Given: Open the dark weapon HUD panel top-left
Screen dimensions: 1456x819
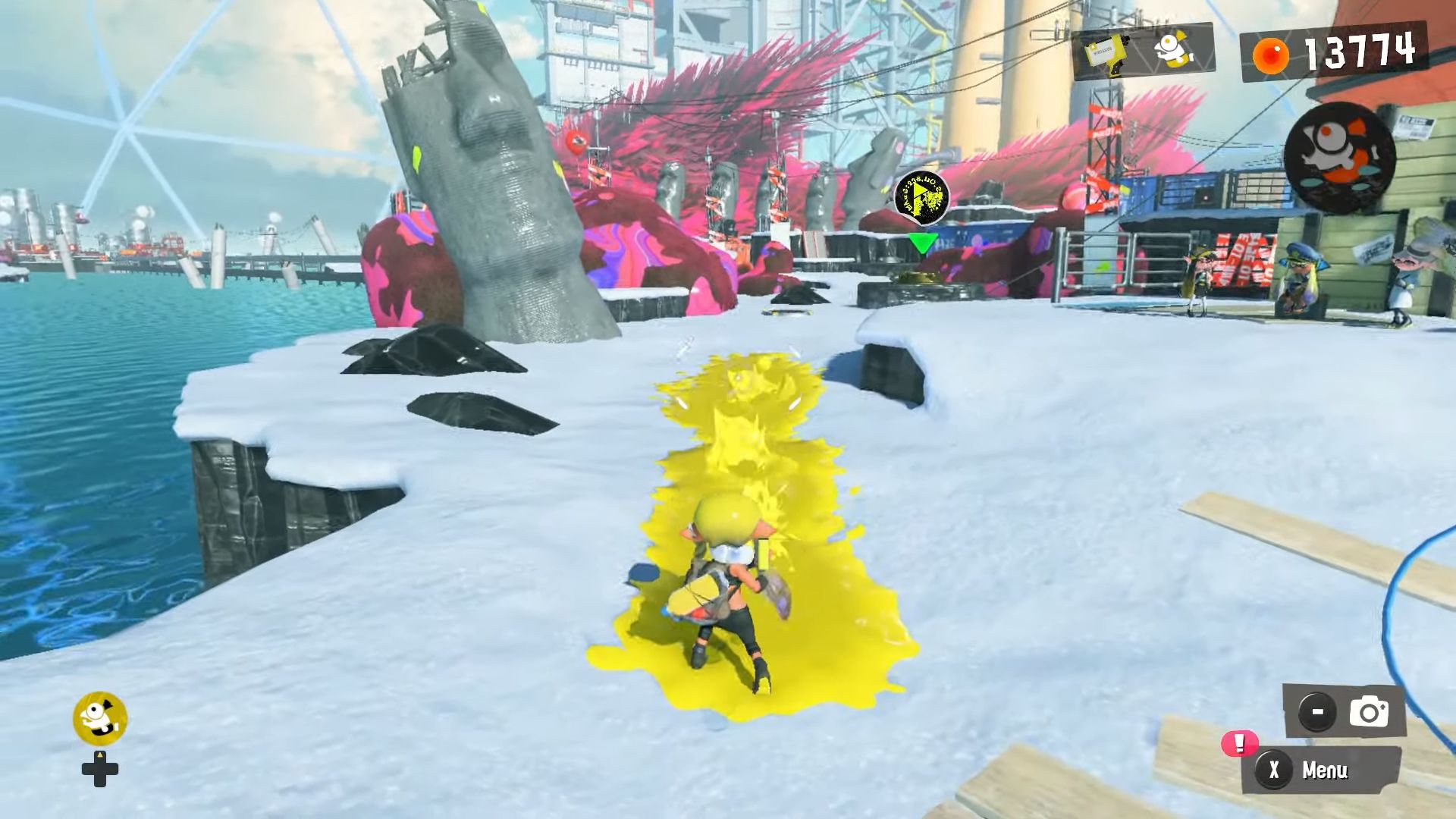Looking at the screenshot, I should click(x=1145, y=53).
